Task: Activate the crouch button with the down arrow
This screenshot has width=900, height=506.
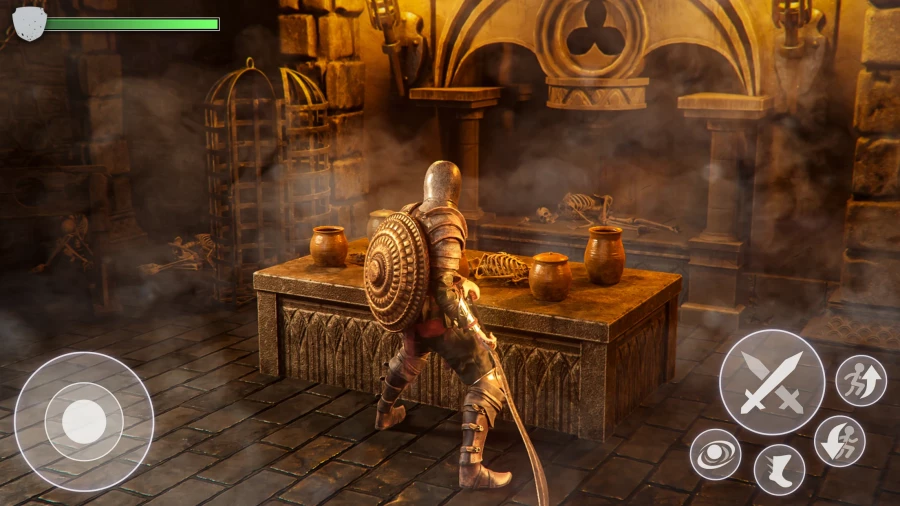Action: tap(839, 441)
